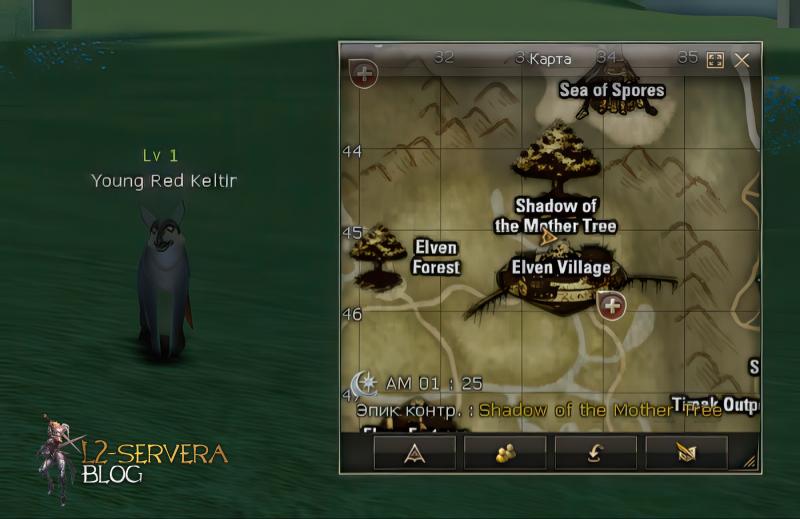The height and width of the screenshot is (519, 800).
Task: Close the map window
Action: pos(742,60)
